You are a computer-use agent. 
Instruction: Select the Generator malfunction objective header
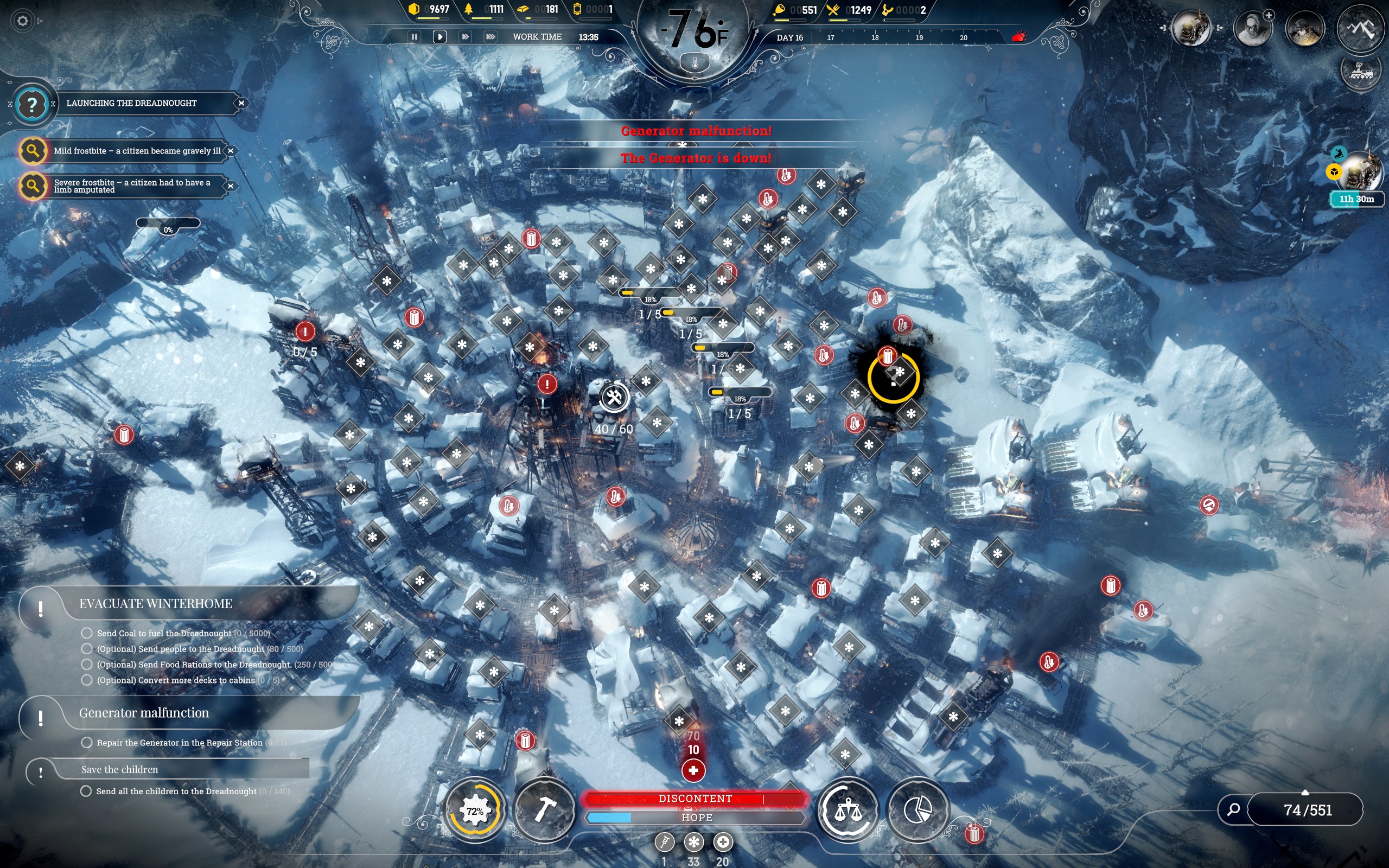143,713
